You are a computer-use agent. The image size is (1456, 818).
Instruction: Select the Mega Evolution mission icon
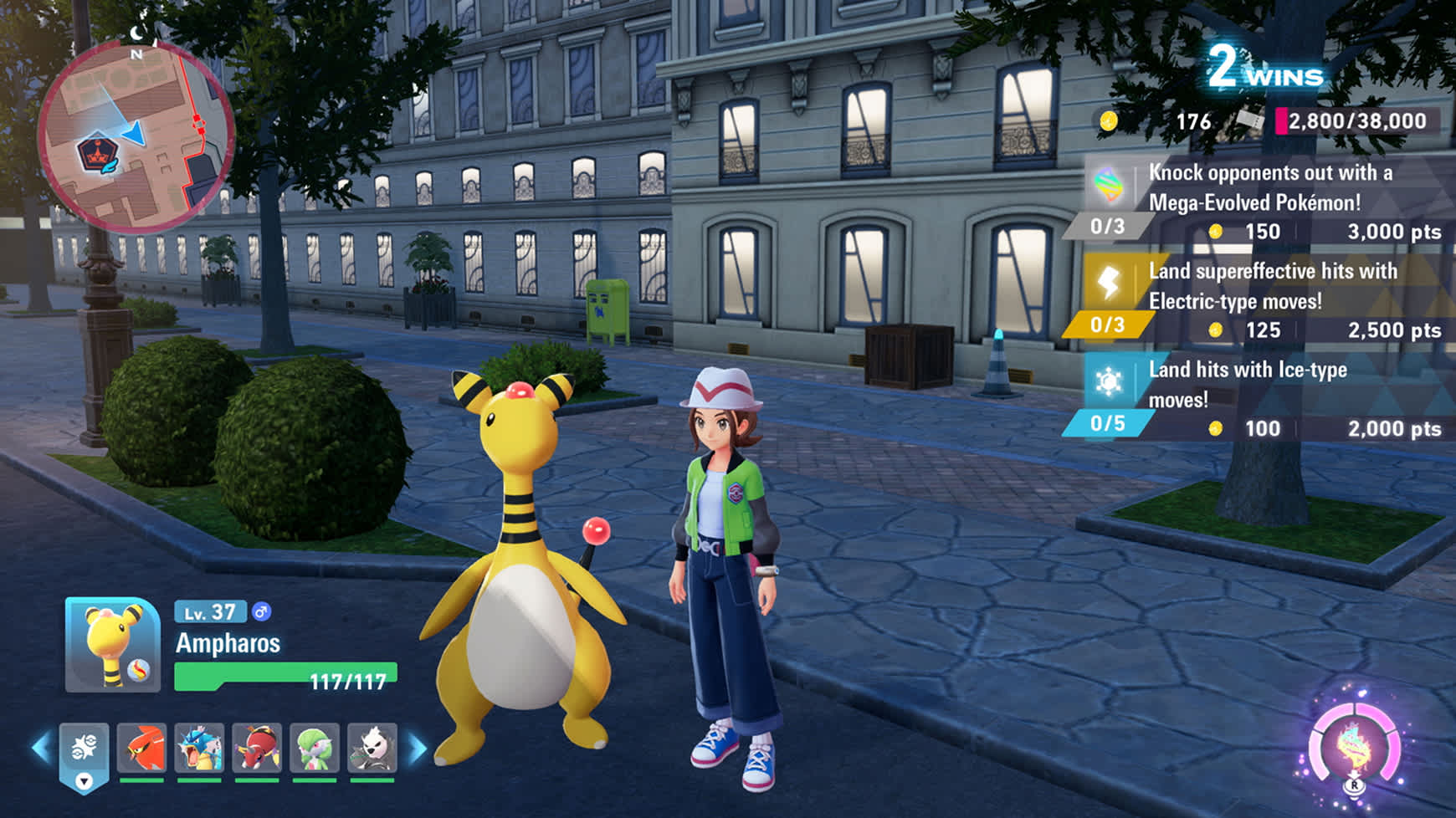(x=1109, y=183)
